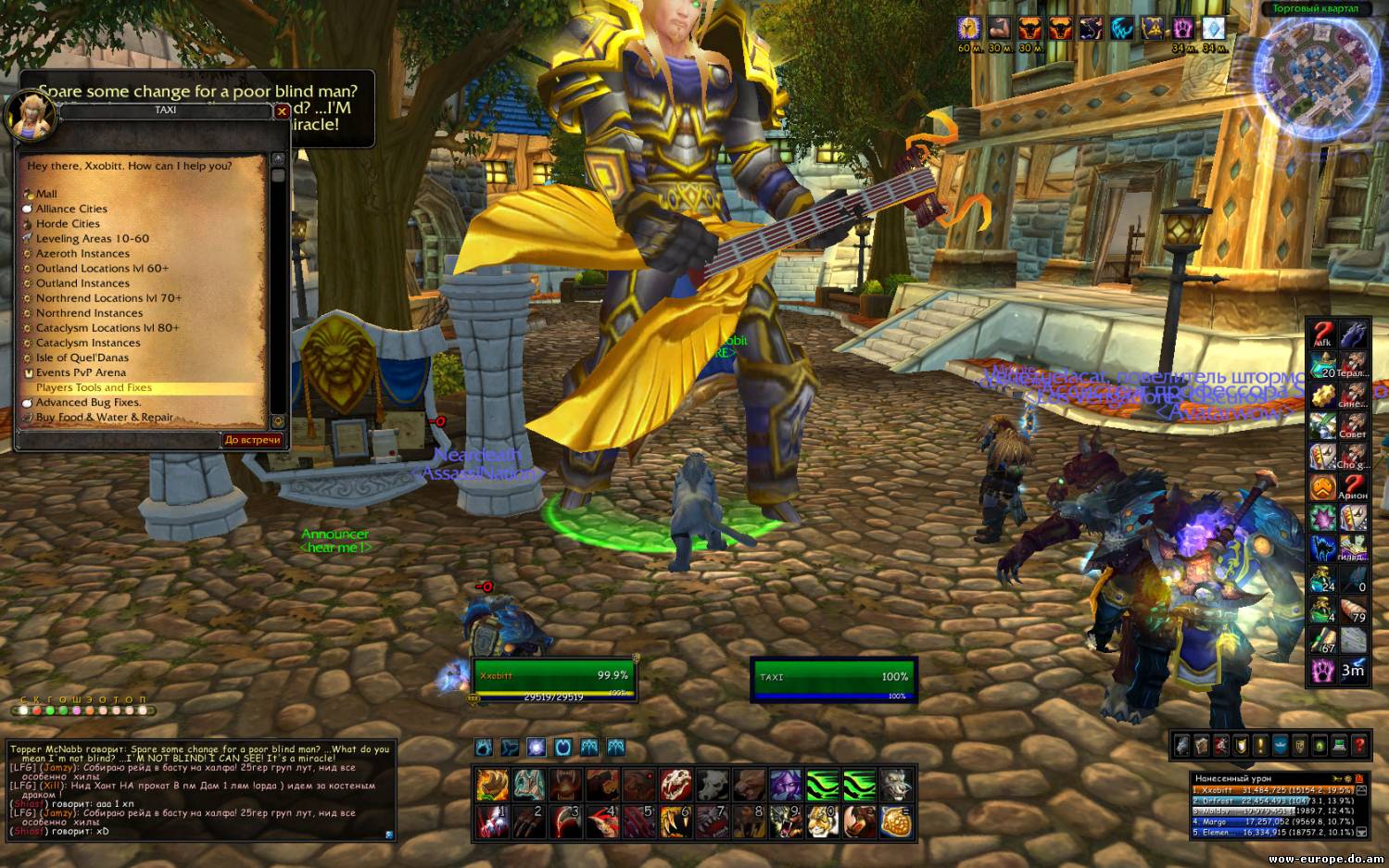Activate the white skull ability on the action bar
1389x868 pixels.
pos(676,786)
